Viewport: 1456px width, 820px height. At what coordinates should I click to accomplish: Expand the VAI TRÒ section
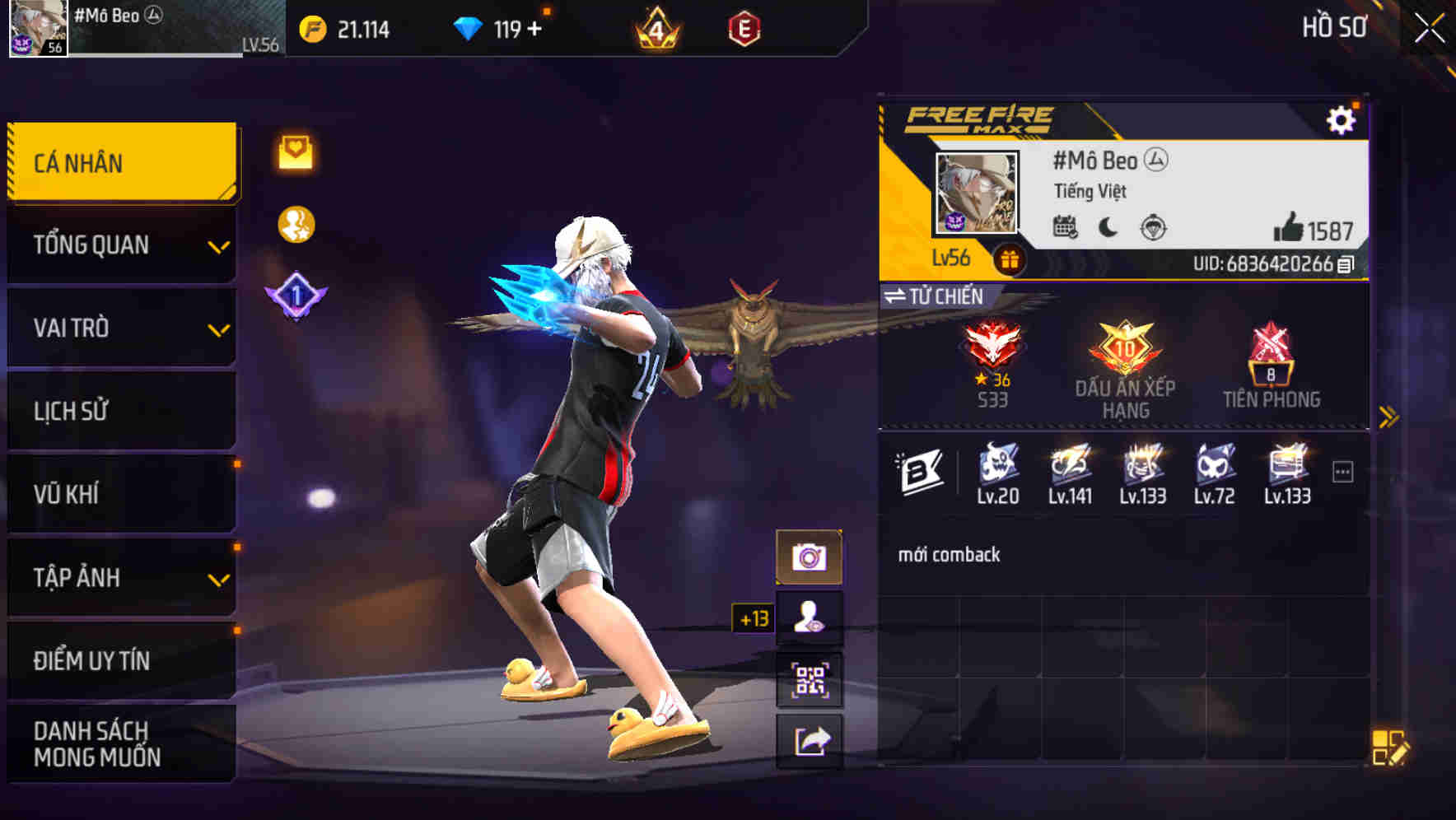click(x=120, y=328)
